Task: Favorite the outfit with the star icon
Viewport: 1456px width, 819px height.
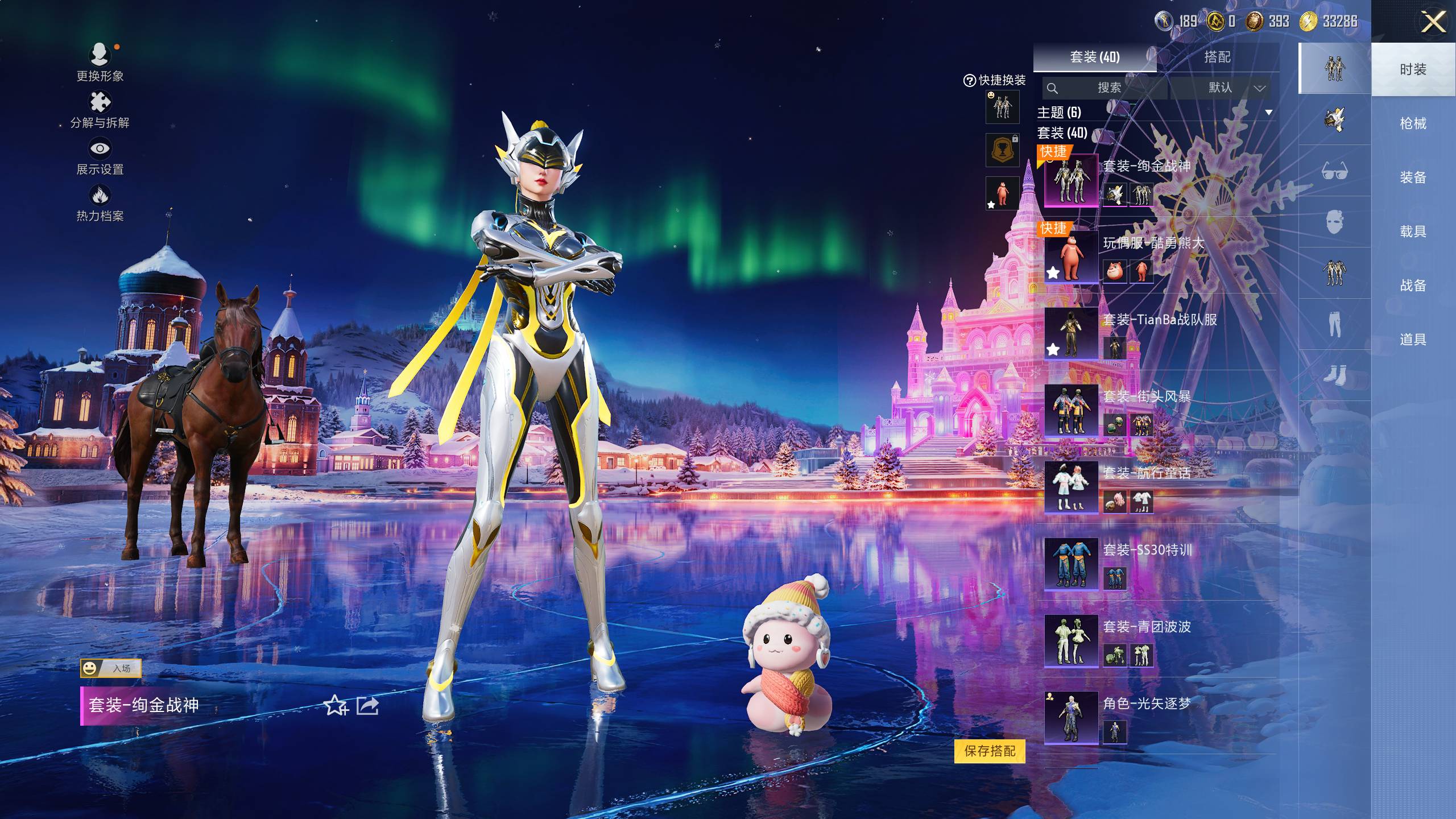Action: pyautogui.click(x=336, y=706)
